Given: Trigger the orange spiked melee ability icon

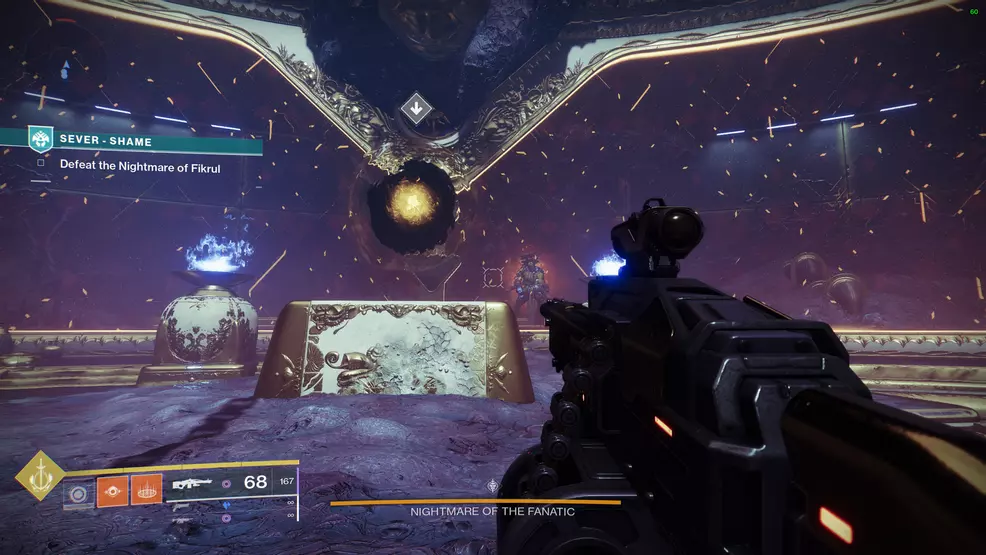Looking at the screenshot, I should click(x=146, y=490).
